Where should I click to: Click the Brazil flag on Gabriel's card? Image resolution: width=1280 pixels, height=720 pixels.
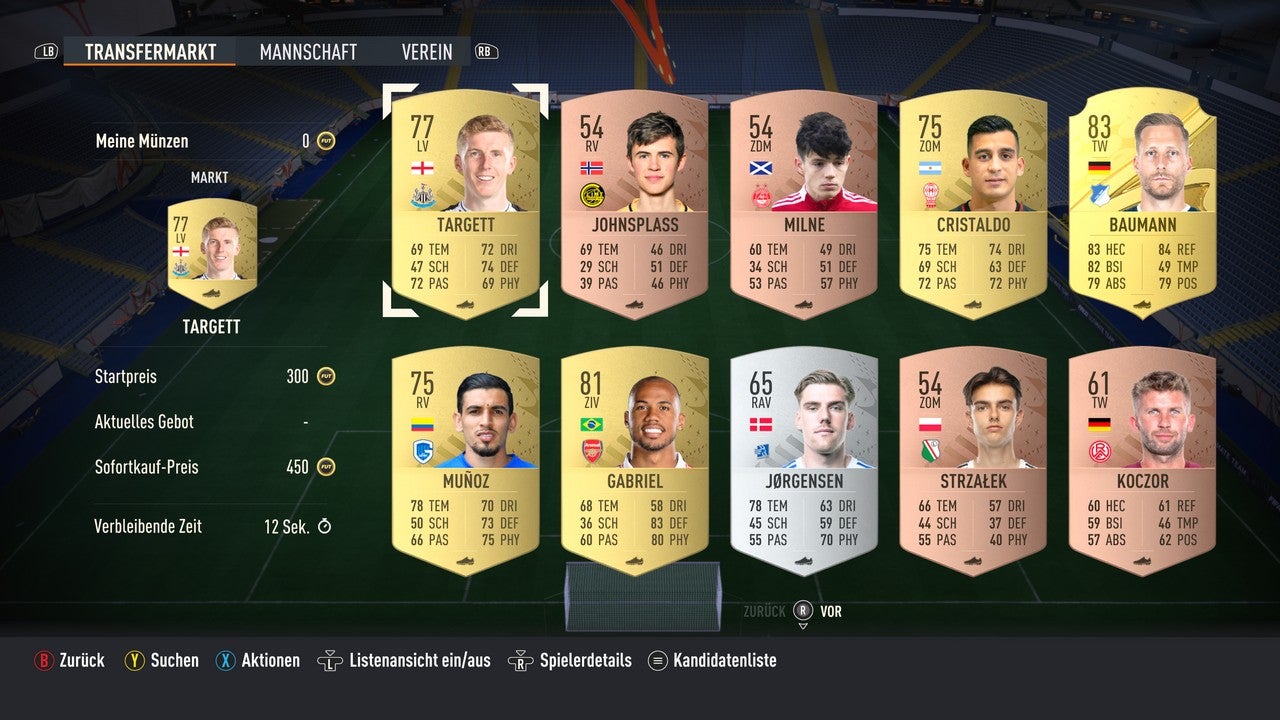[x=590, y=425]
